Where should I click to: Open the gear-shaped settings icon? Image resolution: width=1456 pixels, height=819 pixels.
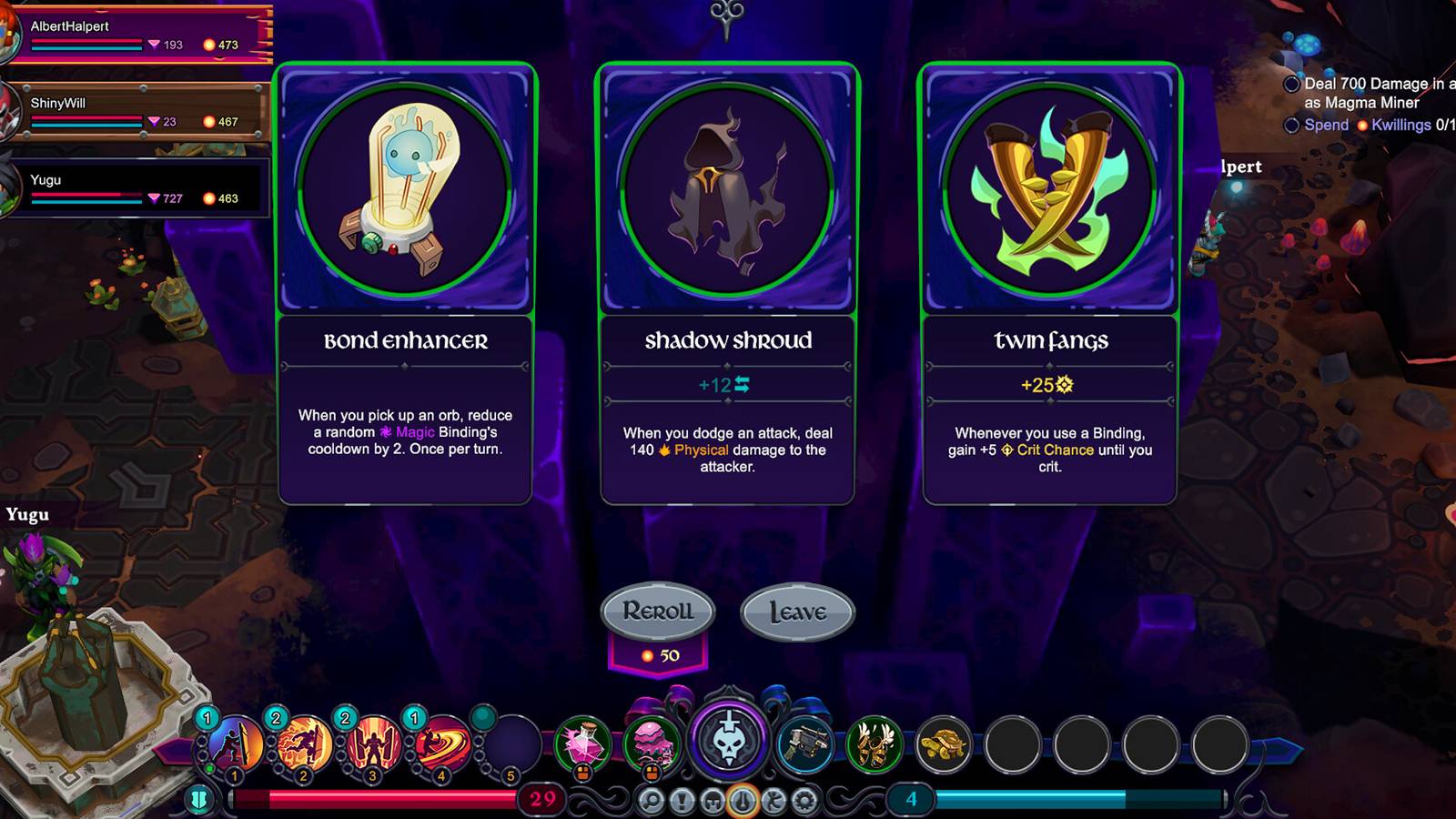click(x=804, y=801)
